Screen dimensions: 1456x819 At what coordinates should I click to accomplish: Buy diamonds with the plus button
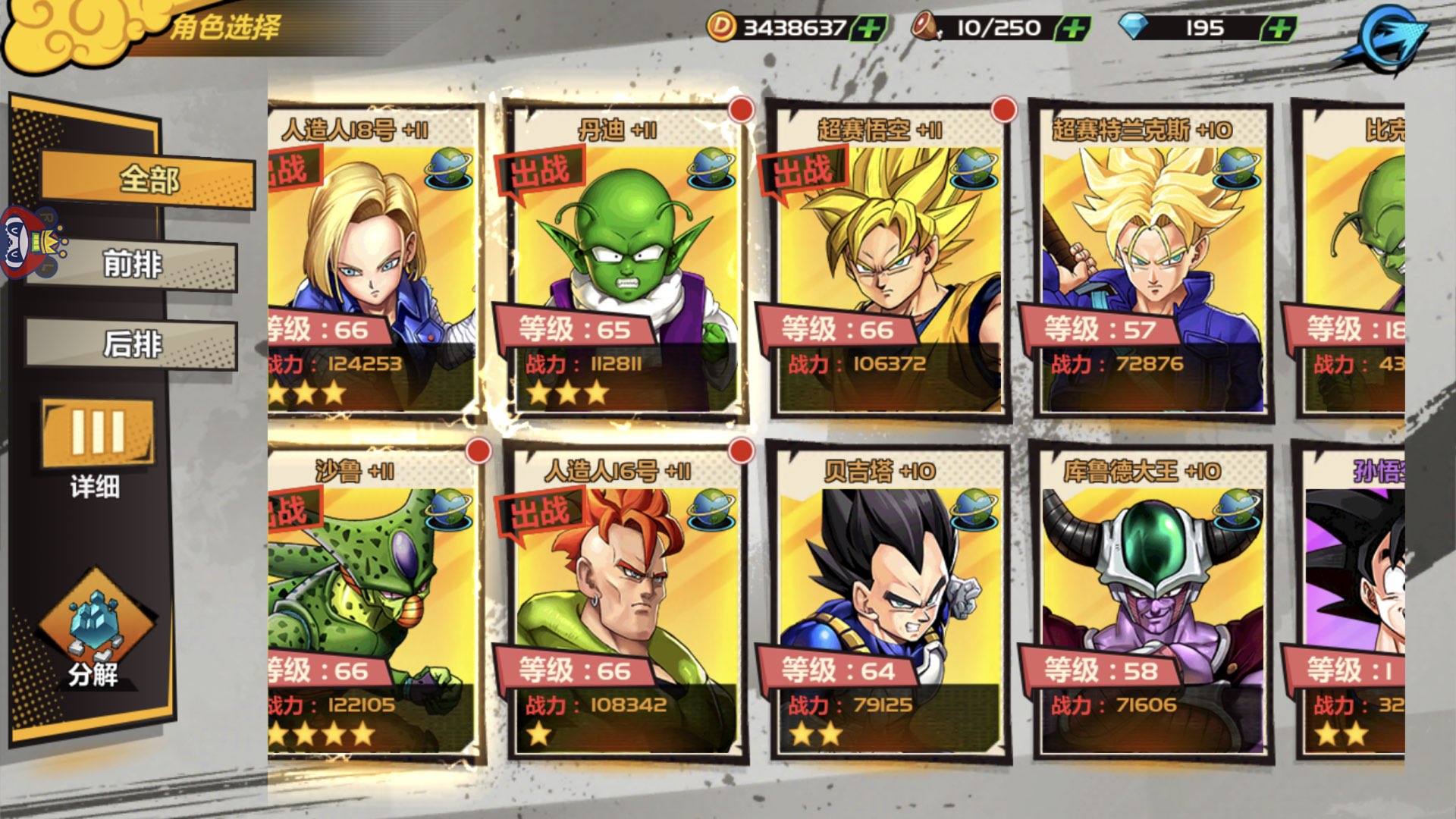[1279, 29]
